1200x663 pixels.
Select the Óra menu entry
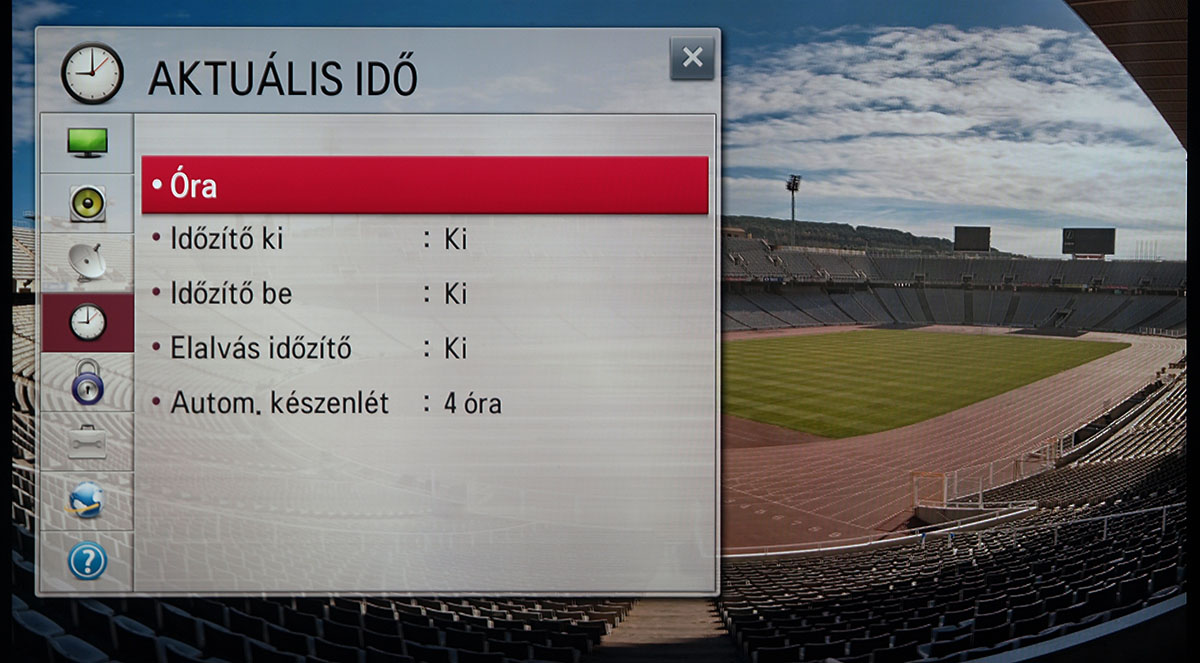[x=425, y=185]
